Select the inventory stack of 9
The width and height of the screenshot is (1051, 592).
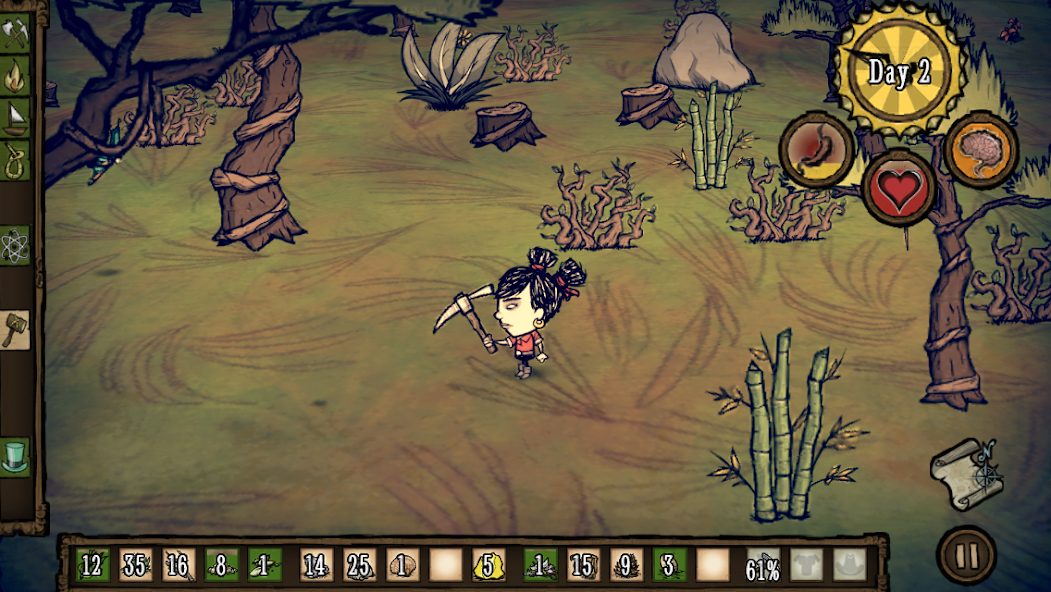pyautogui.click(x=625, y=566)
